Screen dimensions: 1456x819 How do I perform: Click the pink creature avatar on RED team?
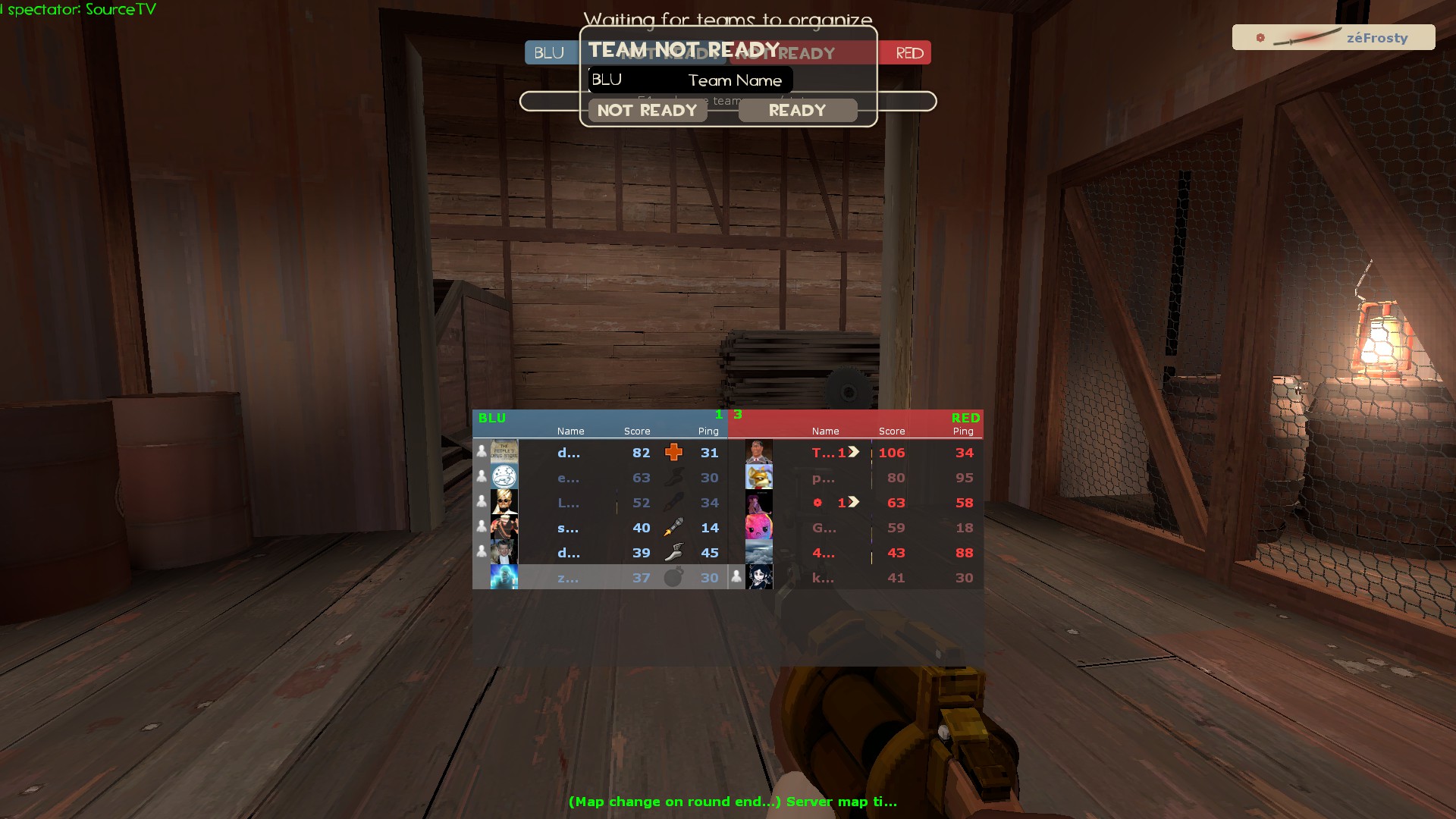[759, 528]
